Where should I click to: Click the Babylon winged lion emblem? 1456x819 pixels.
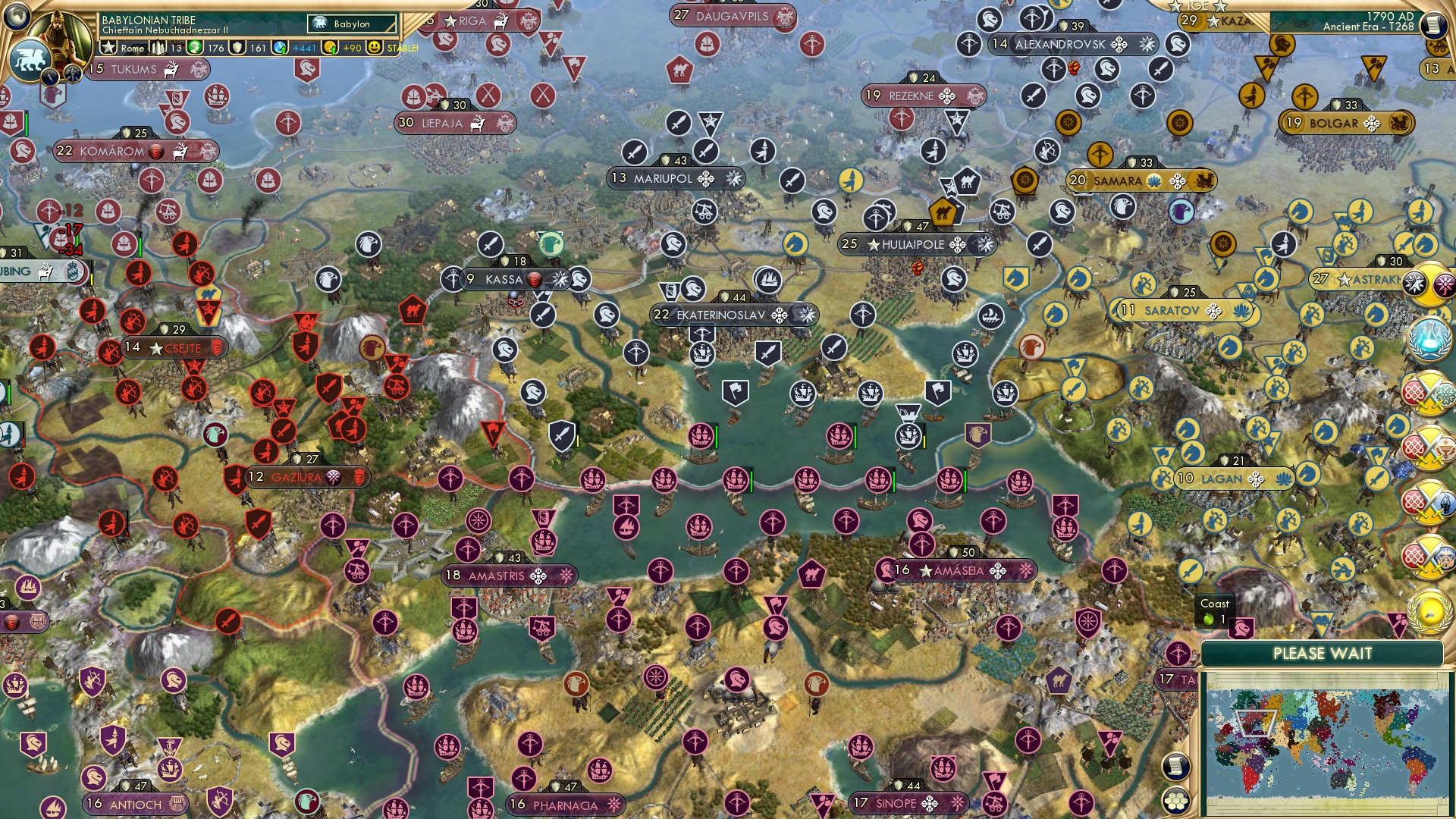(30, 59)
